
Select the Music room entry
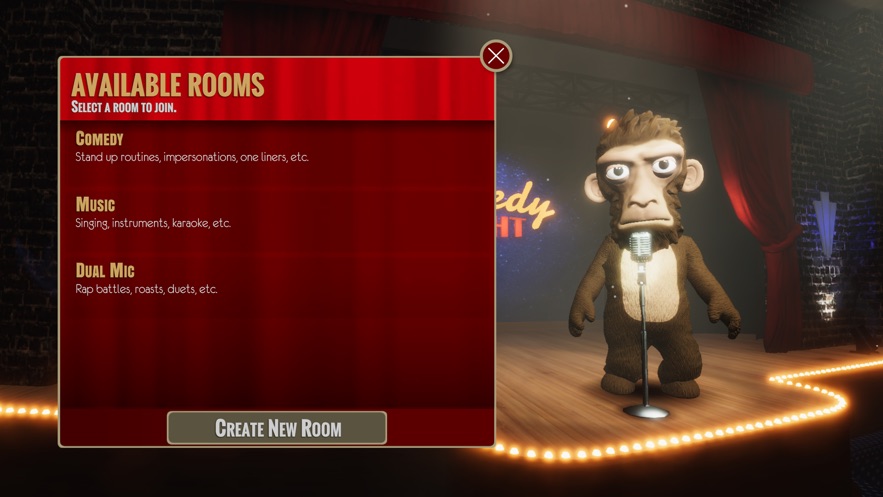click(x=96, y=205)
